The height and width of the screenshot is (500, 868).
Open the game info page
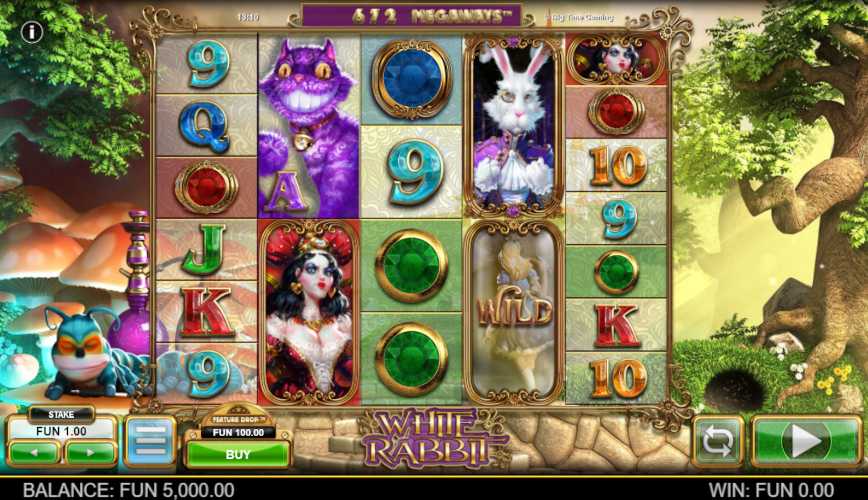click(x=31, y=32)
